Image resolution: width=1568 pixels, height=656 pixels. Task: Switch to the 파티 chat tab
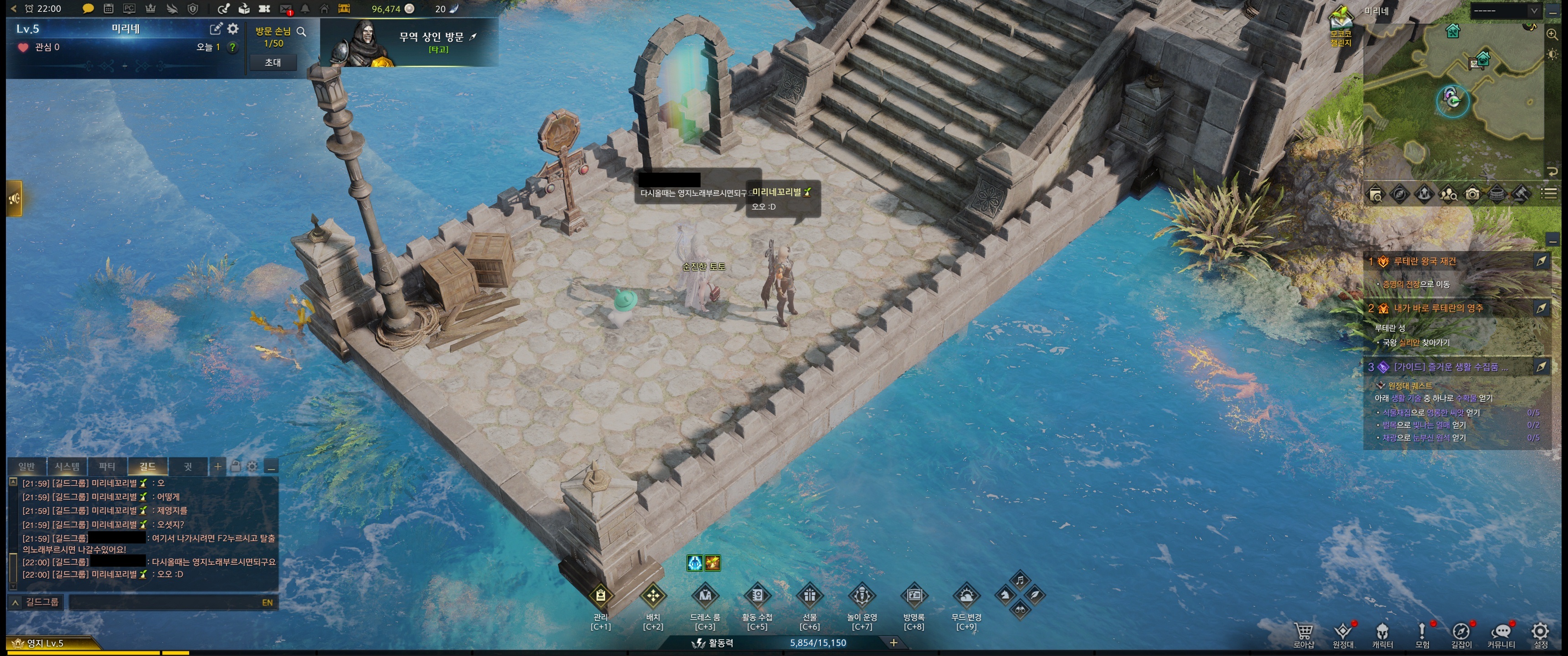click(x=107, y=467)
